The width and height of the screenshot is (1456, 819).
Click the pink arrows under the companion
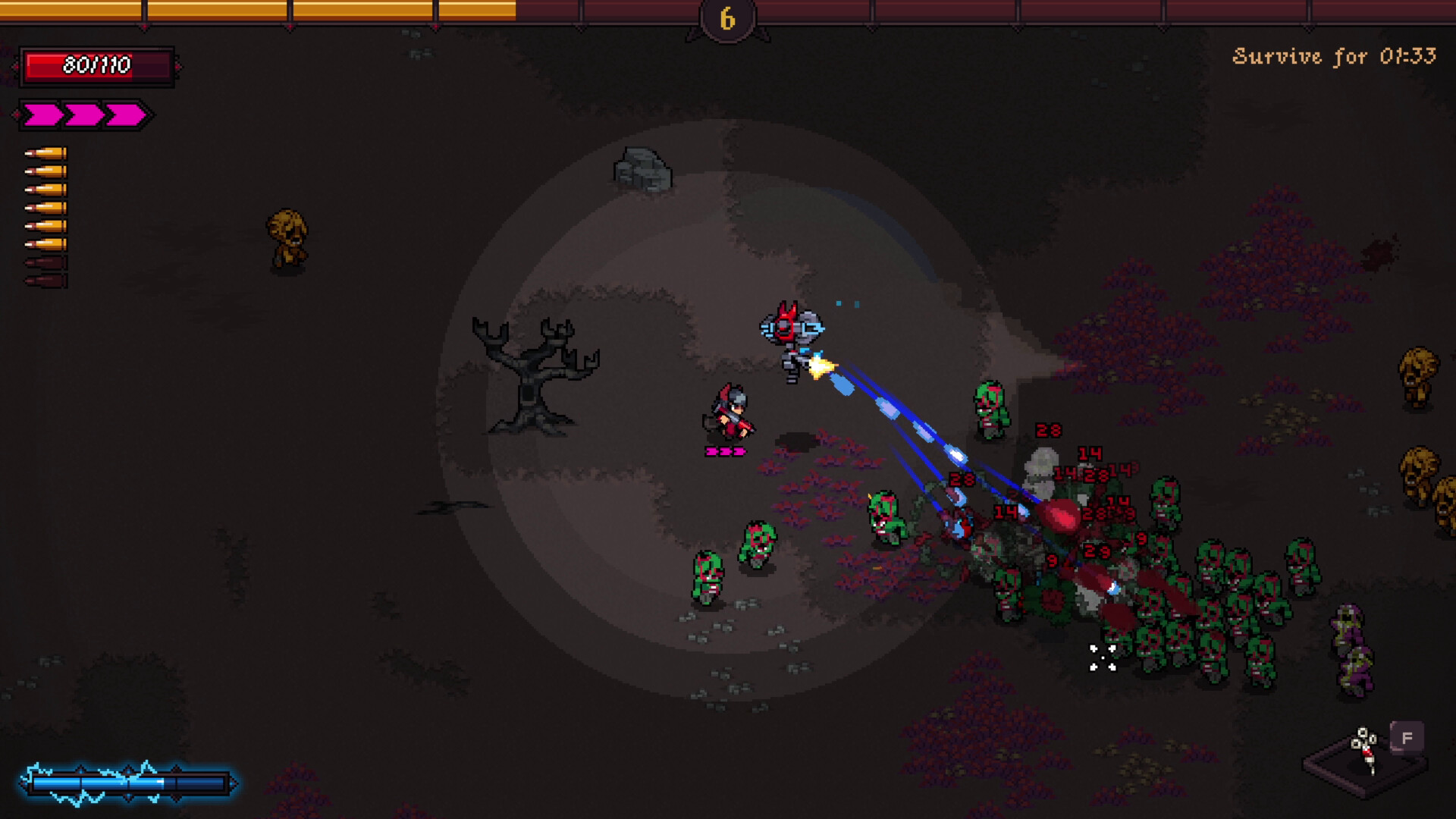coord(725,453)
